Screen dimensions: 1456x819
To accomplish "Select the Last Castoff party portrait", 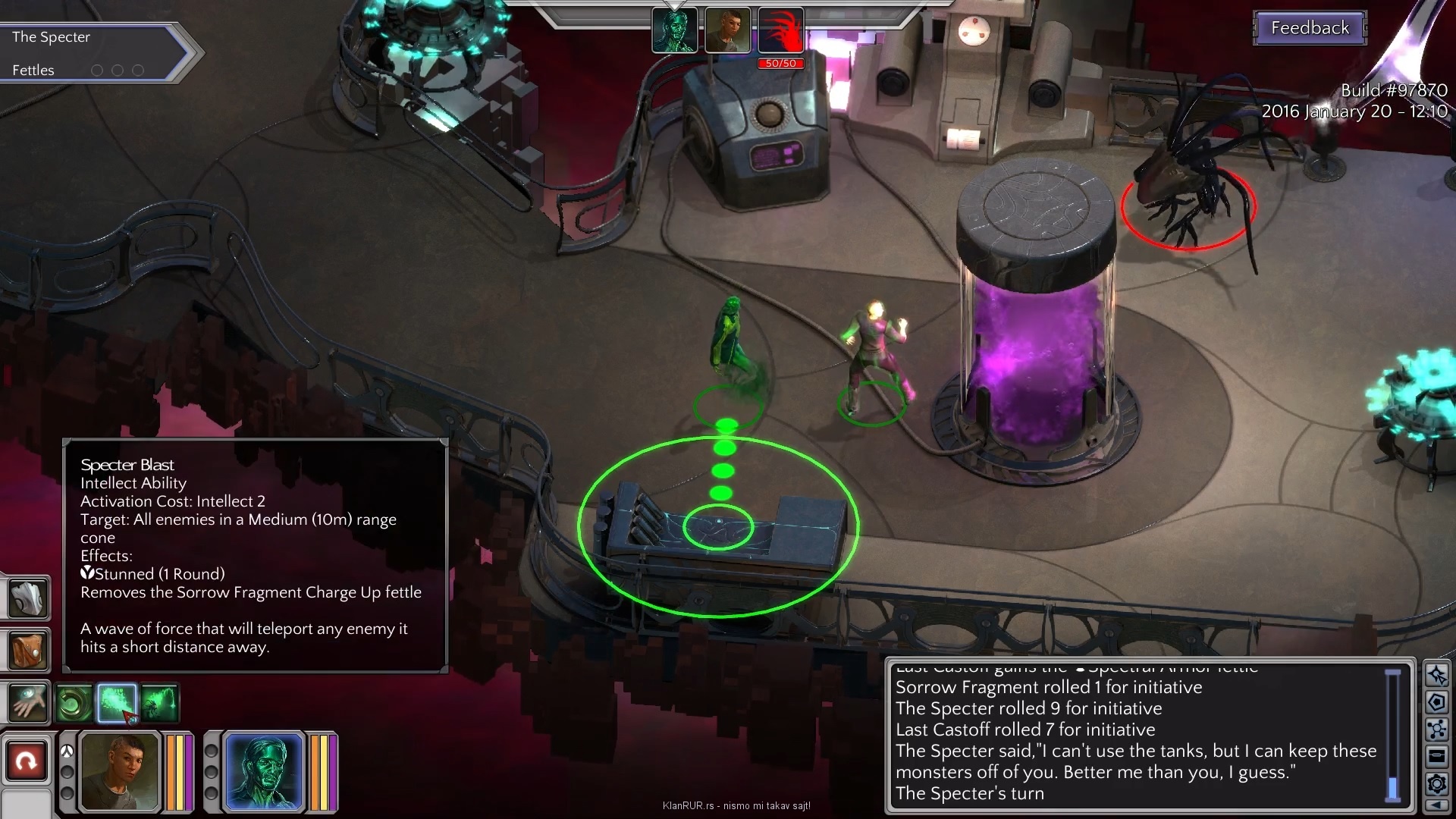I will [121, 772].
